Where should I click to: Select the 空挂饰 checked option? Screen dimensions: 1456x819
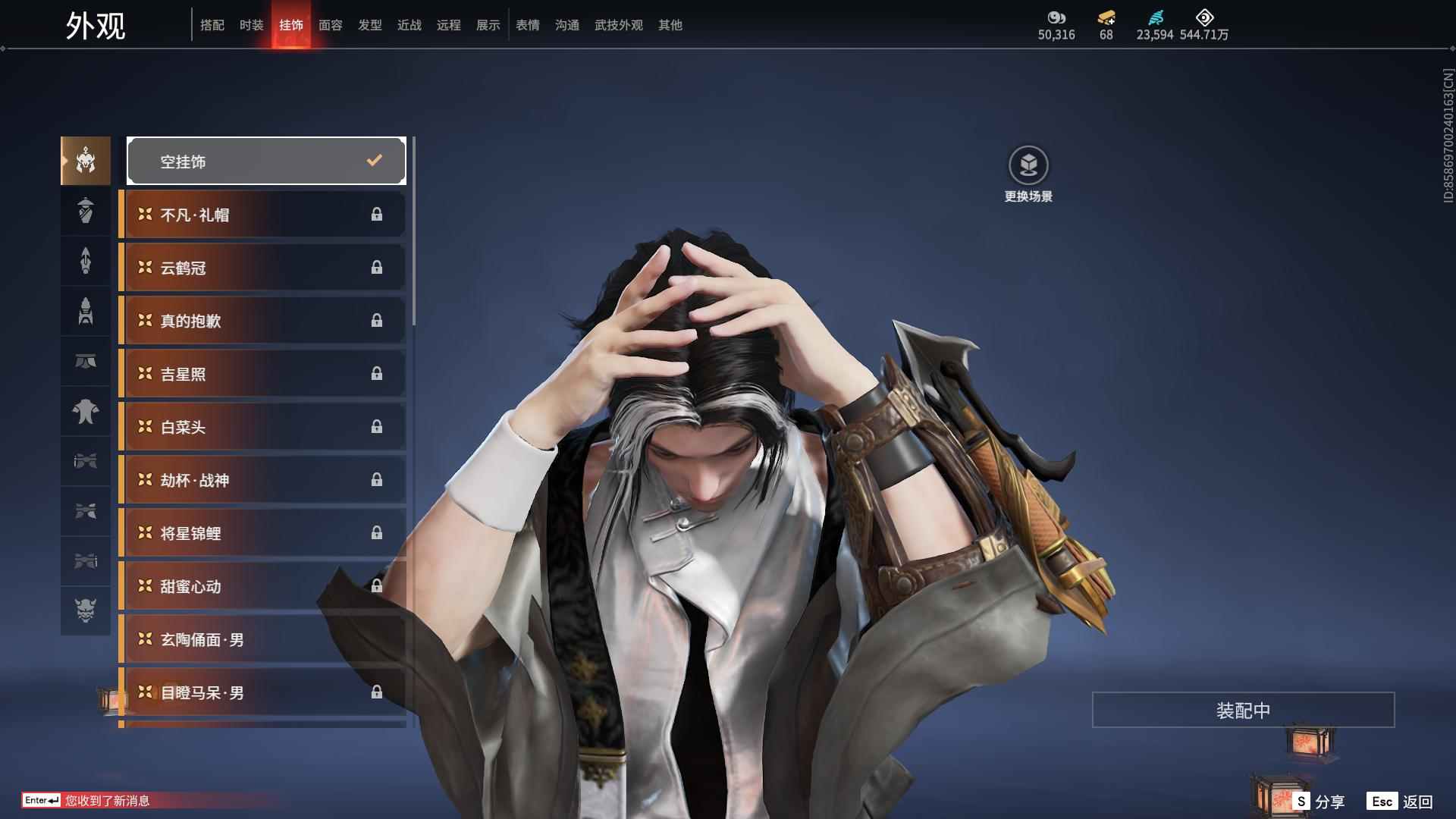point(266,160)
